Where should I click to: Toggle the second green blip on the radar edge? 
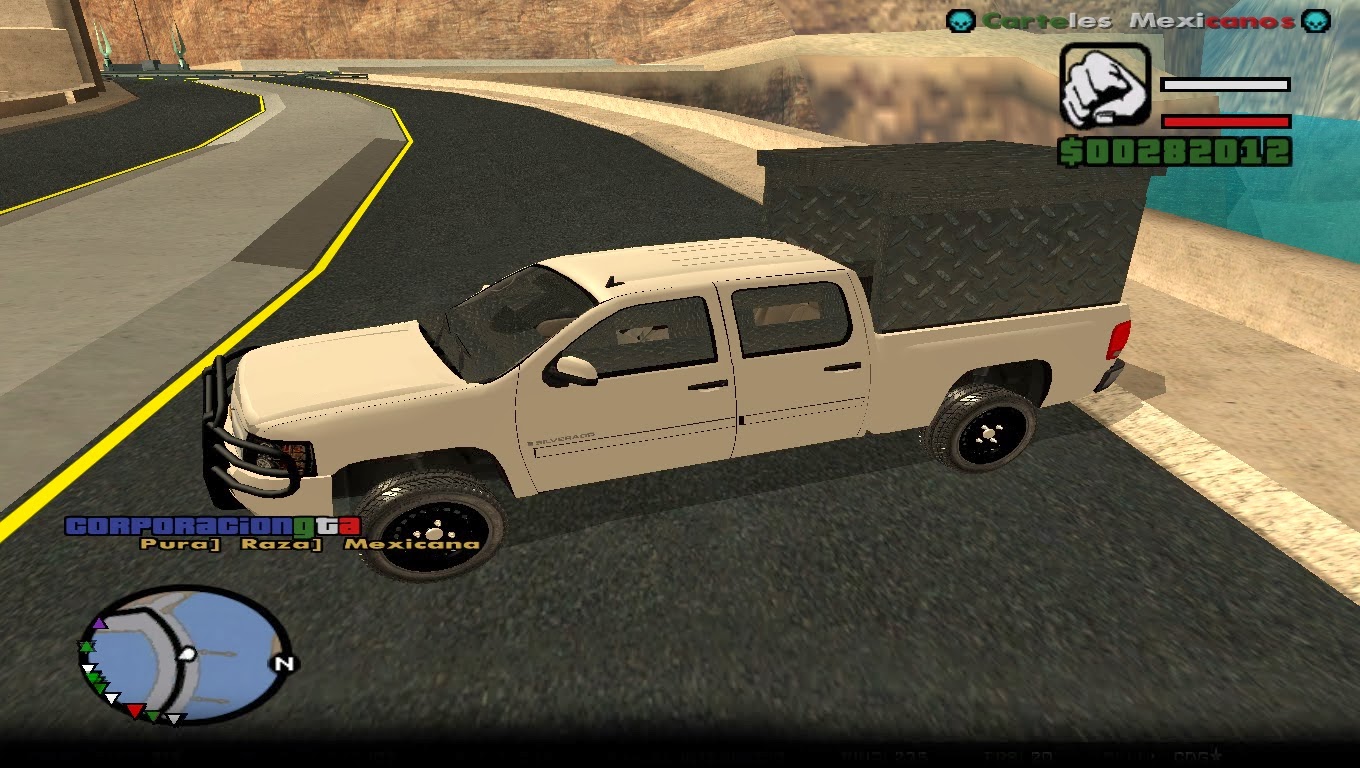(93, 678)
